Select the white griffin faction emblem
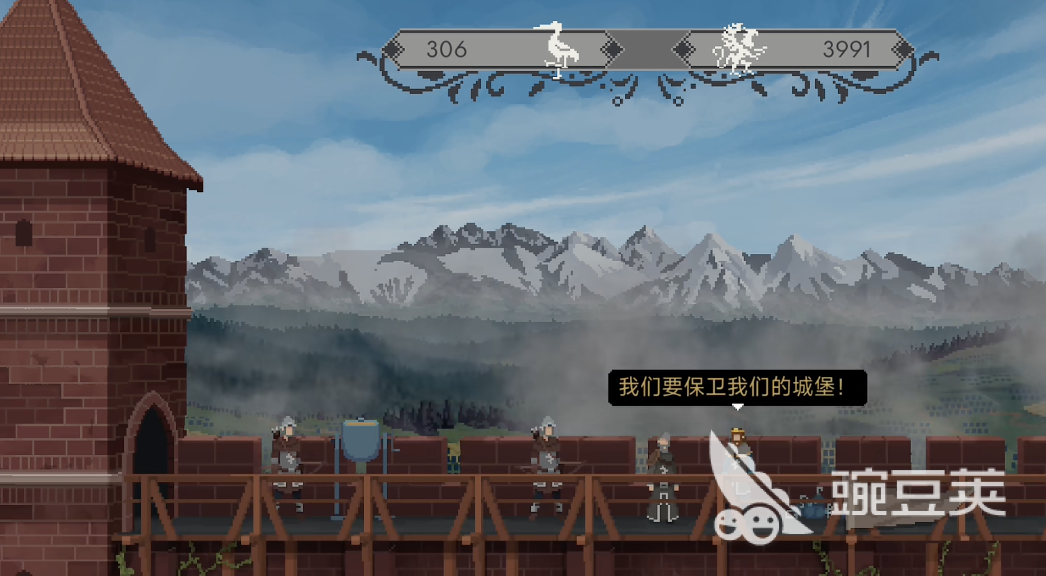The height and width of the screenshot is (576, 1046). tap(739, 50)
